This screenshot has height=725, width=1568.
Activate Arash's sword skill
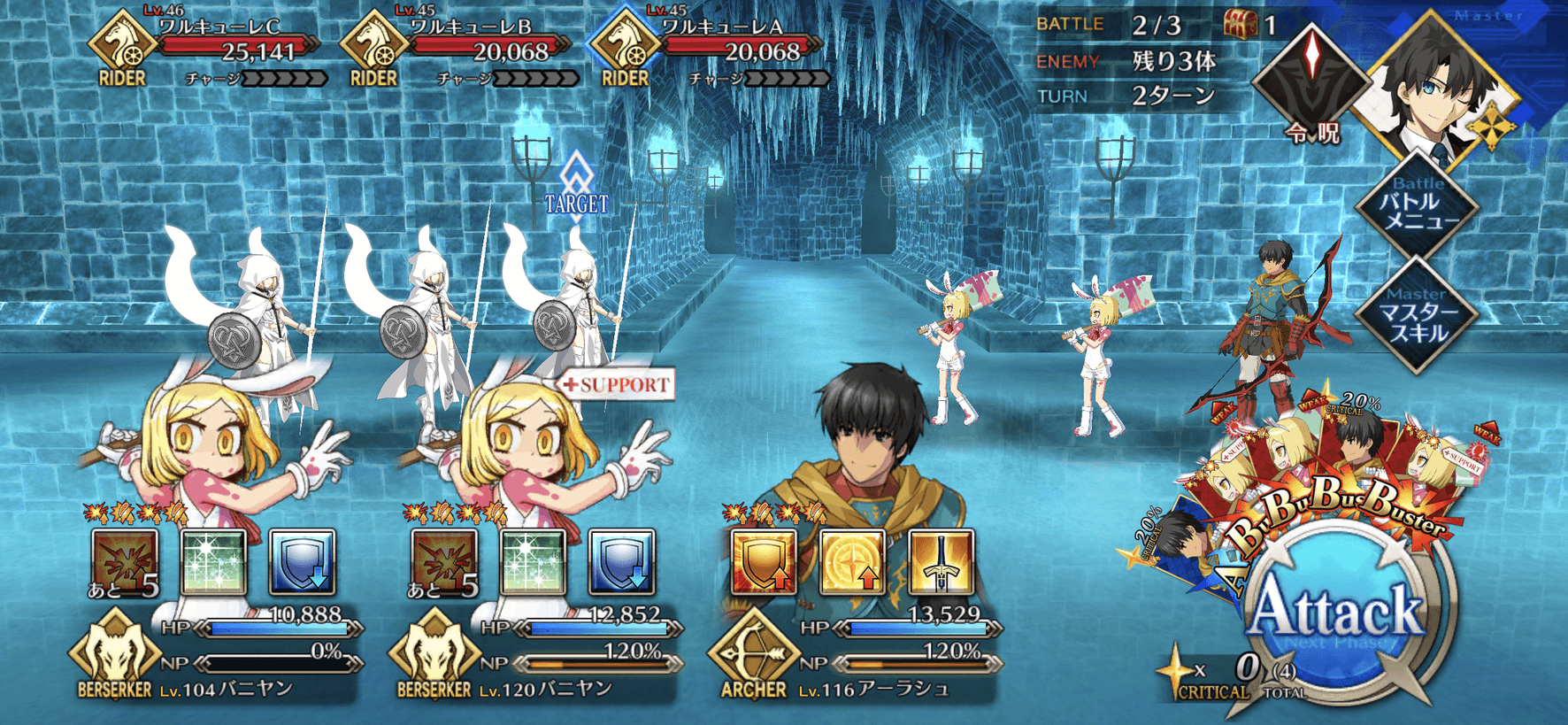pos(941,561)
